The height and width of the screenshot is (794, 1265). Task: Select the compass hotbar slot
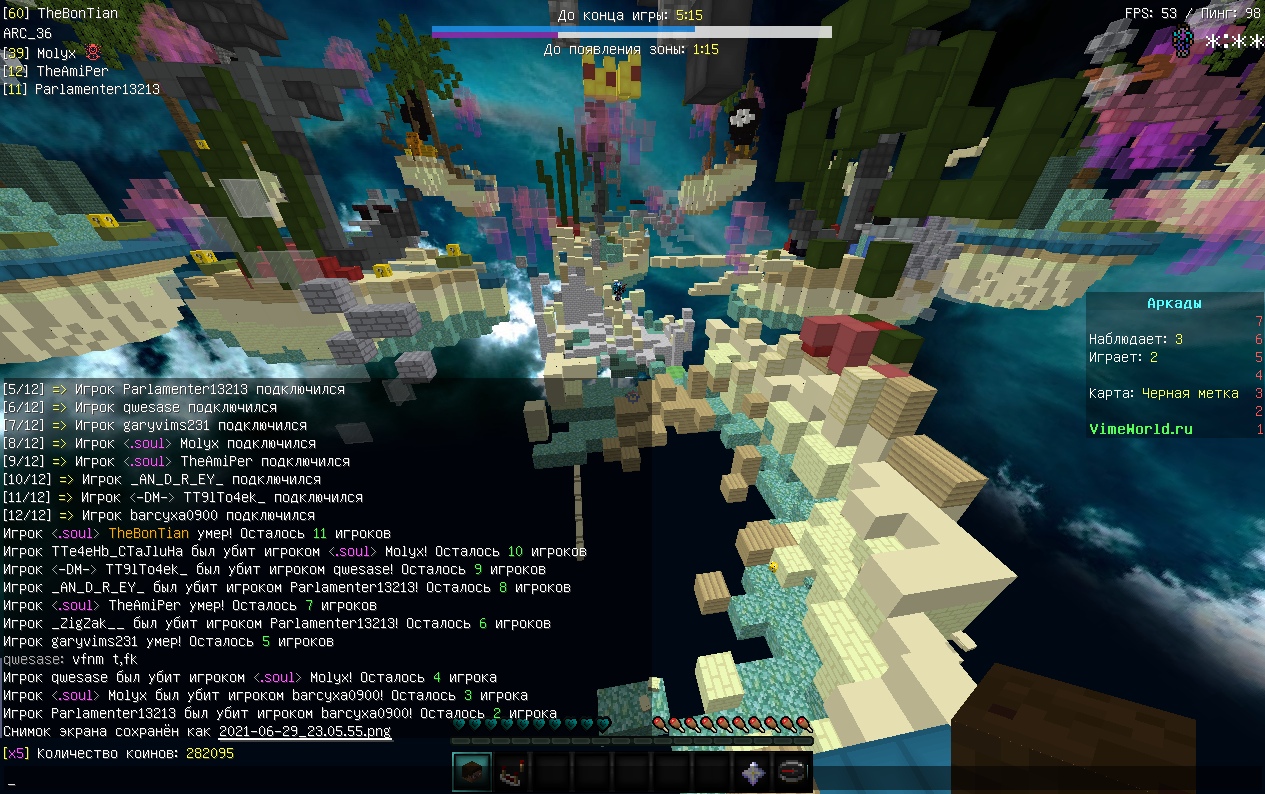(793, 772)
